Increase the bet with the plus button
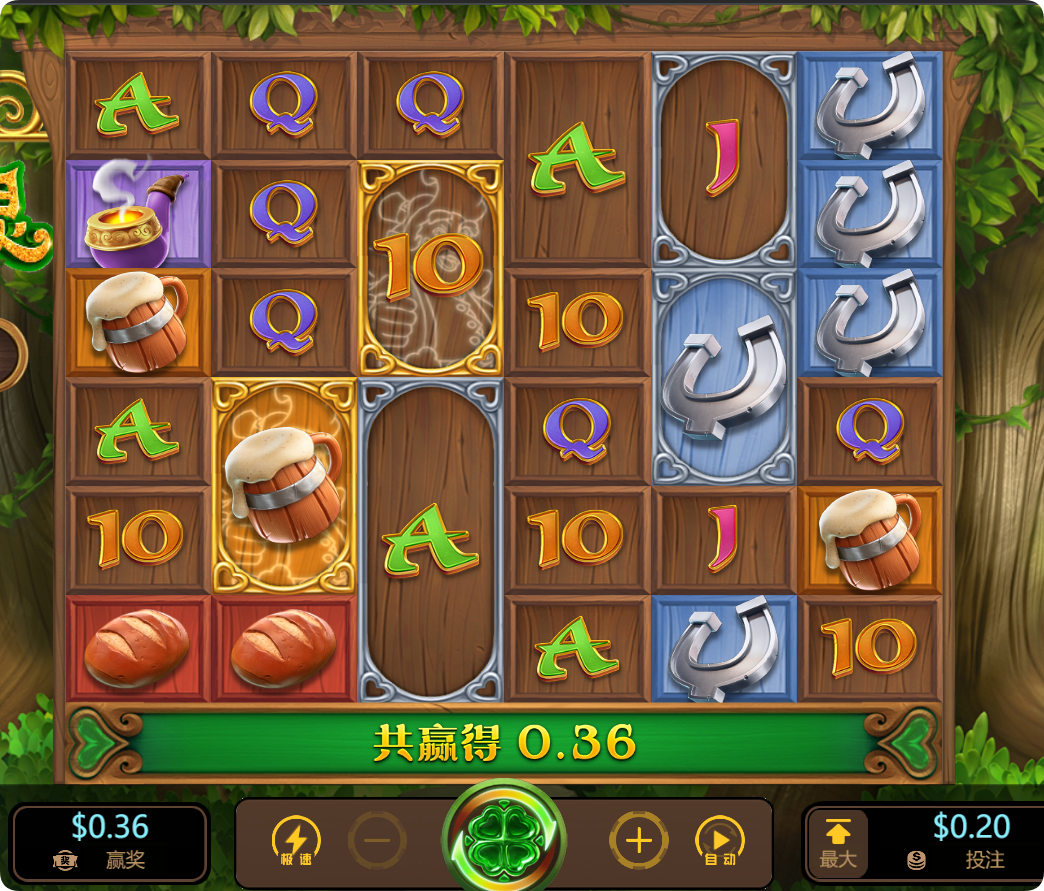Viewport: 1044px width, 891px height. point(638,840)
